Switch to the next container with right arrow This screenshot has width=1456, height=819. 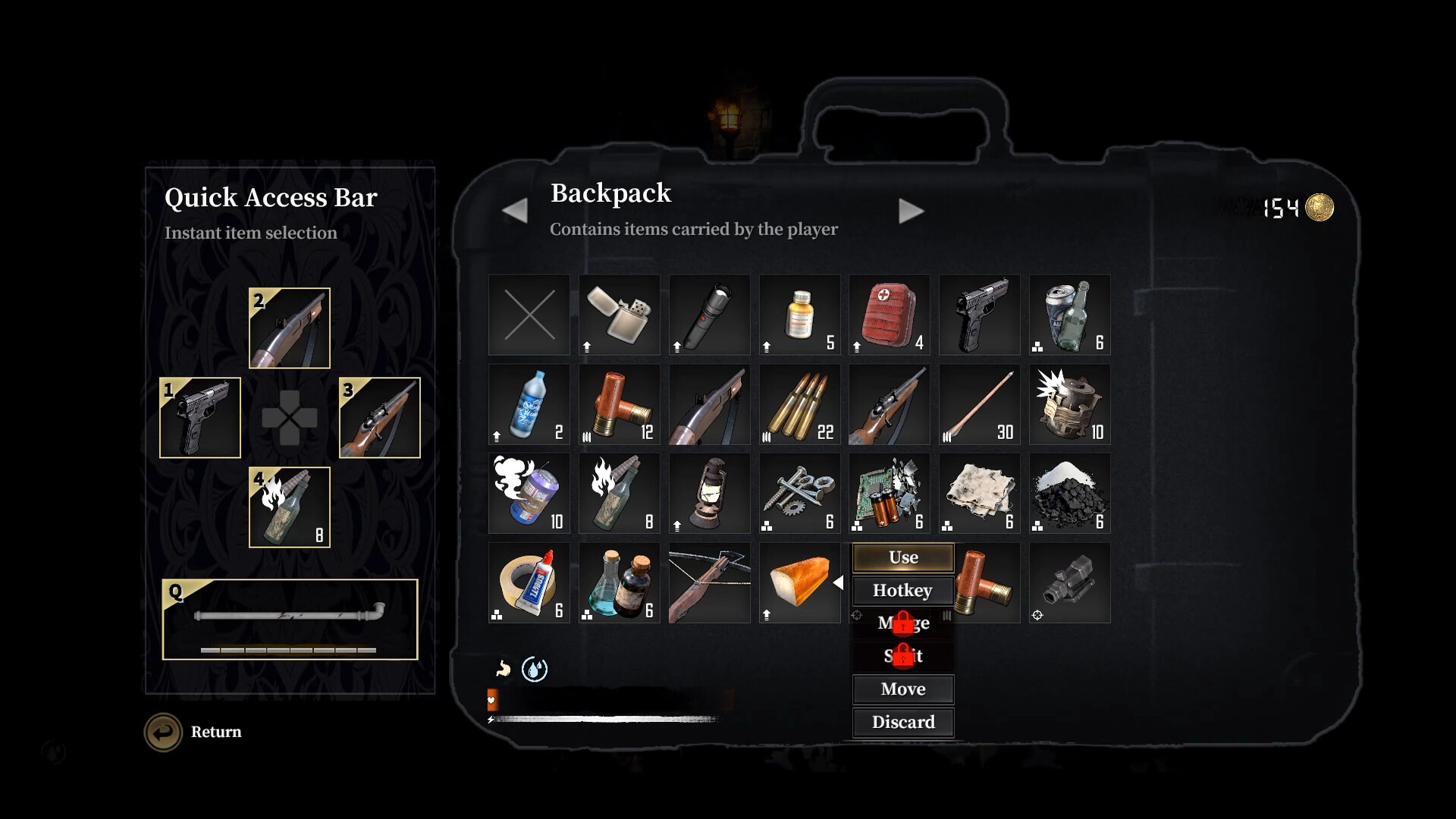pos(911,211)
